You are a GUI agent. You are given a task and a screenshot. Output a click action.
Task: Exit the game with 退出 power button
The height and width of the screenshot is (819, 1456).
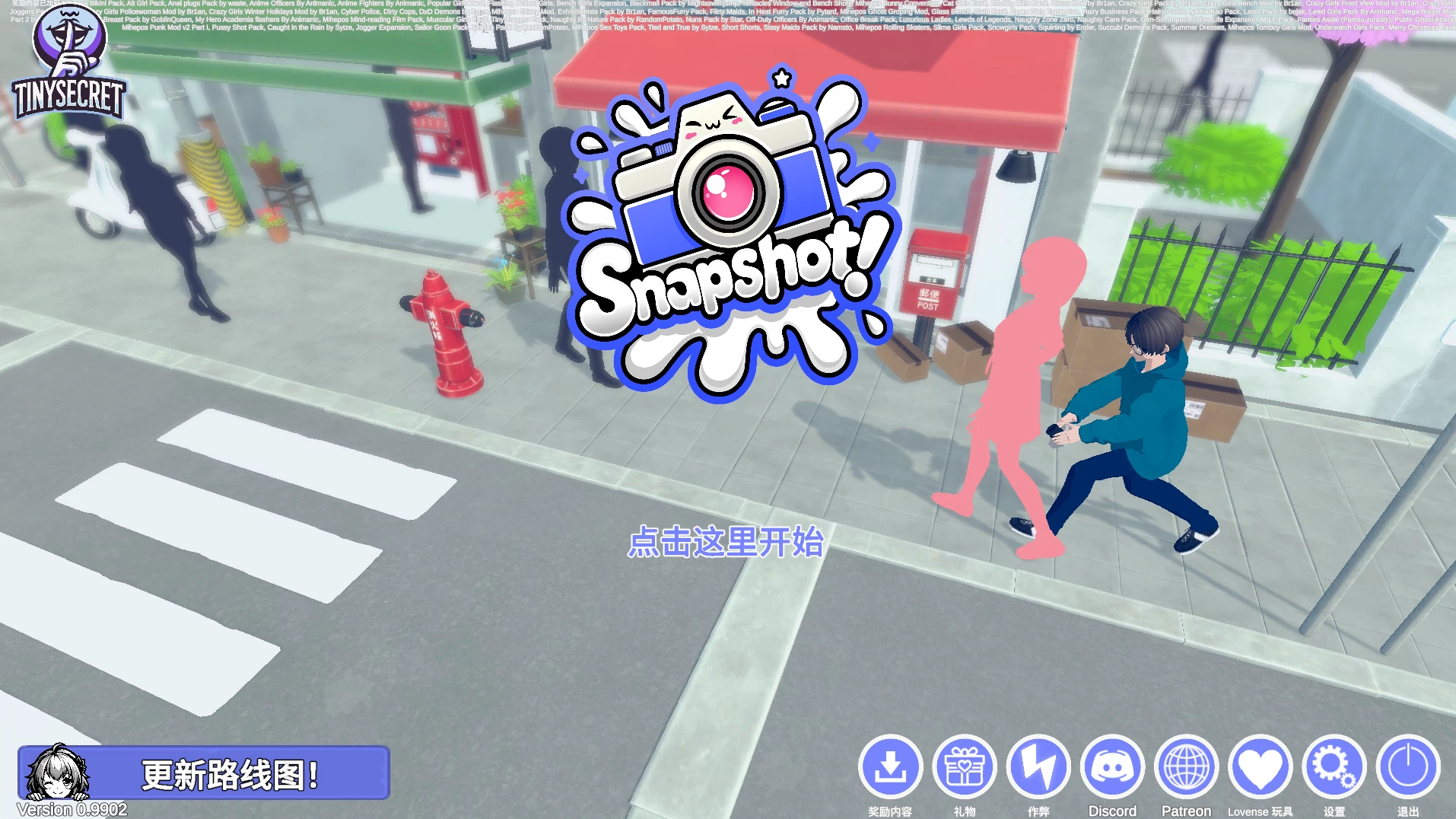pyautogui.click(x=1407, y=766)
